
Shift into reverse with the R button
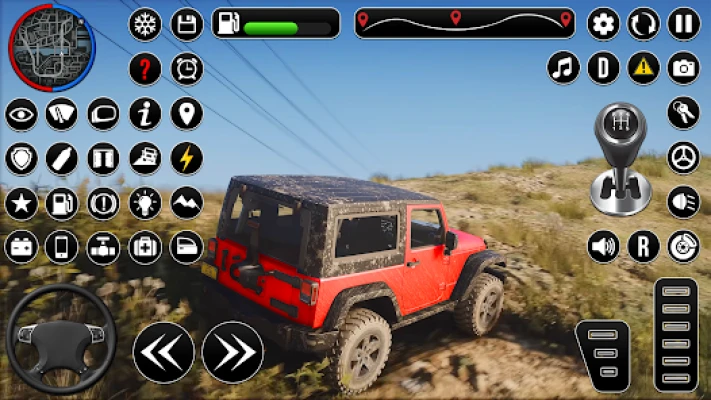pos(644,246)
